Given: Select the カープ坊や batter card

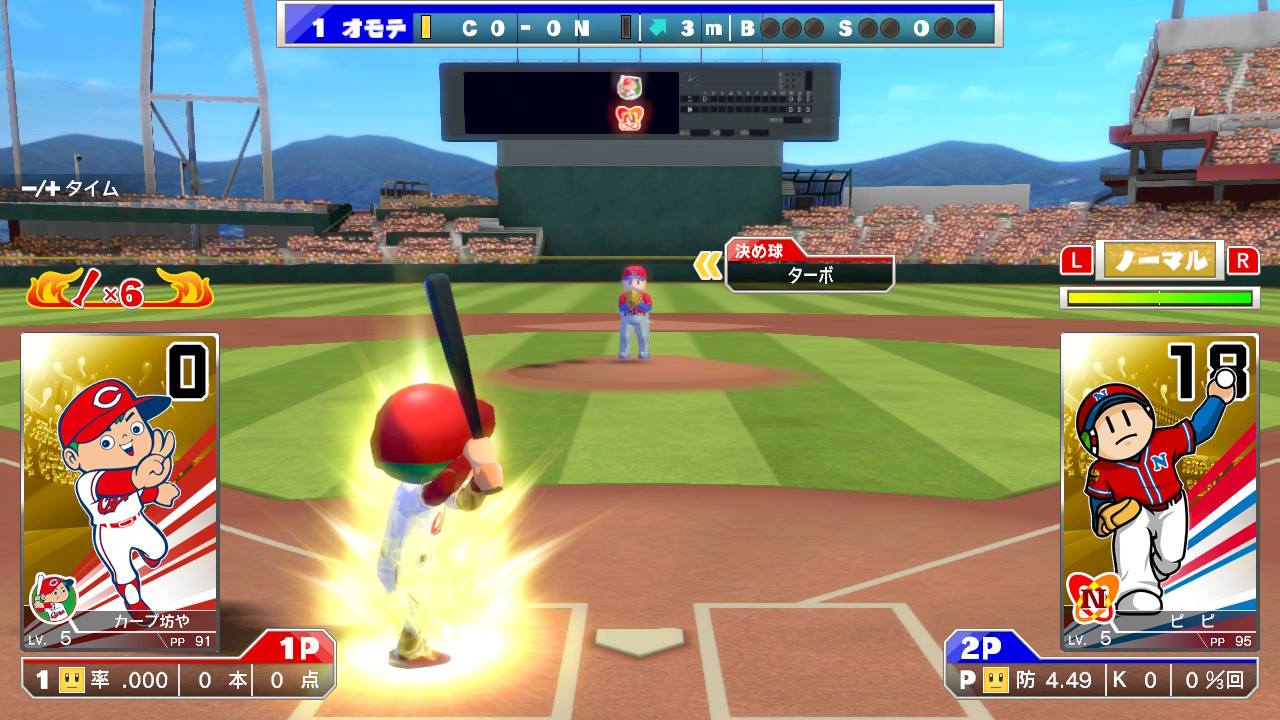Looking at the screenshot, I should tap(119, 491).
